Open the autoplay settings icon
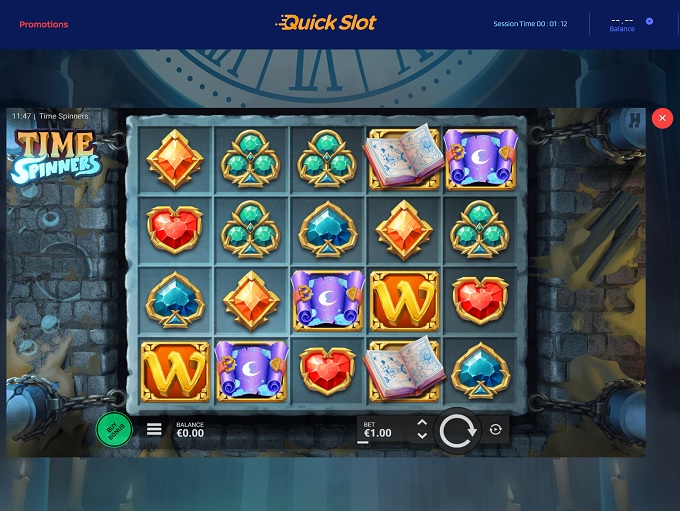Viewport: 680px width, 511px height. (496, 430)
